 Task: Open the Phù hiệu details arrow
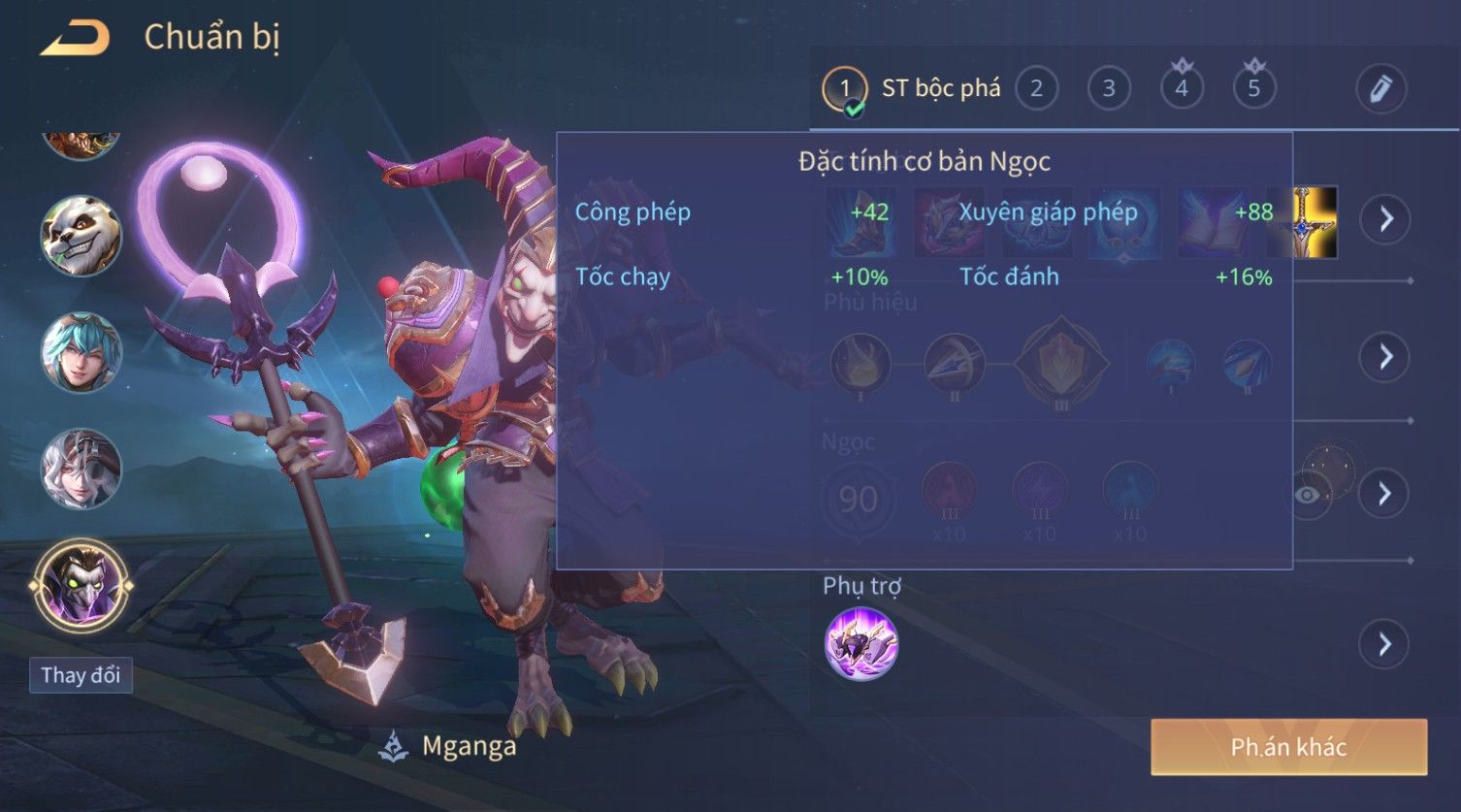(x=1384, y=357)
